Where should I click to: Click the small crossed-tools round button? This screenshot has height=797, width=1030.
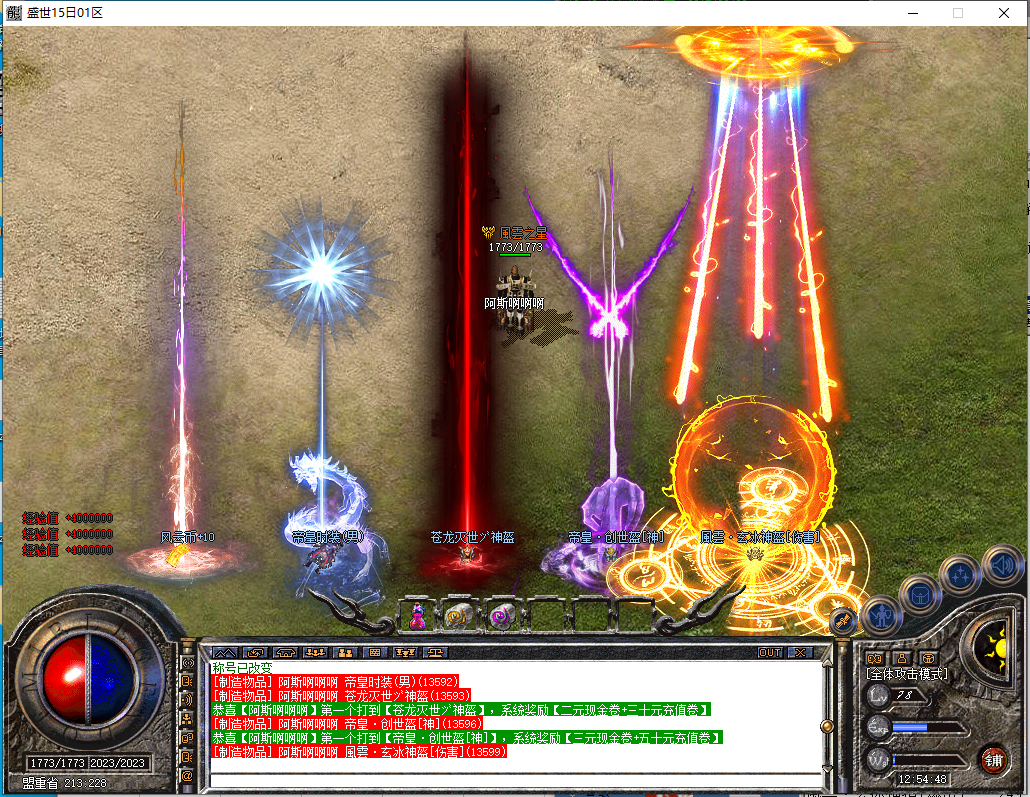[x=843, y=622]
